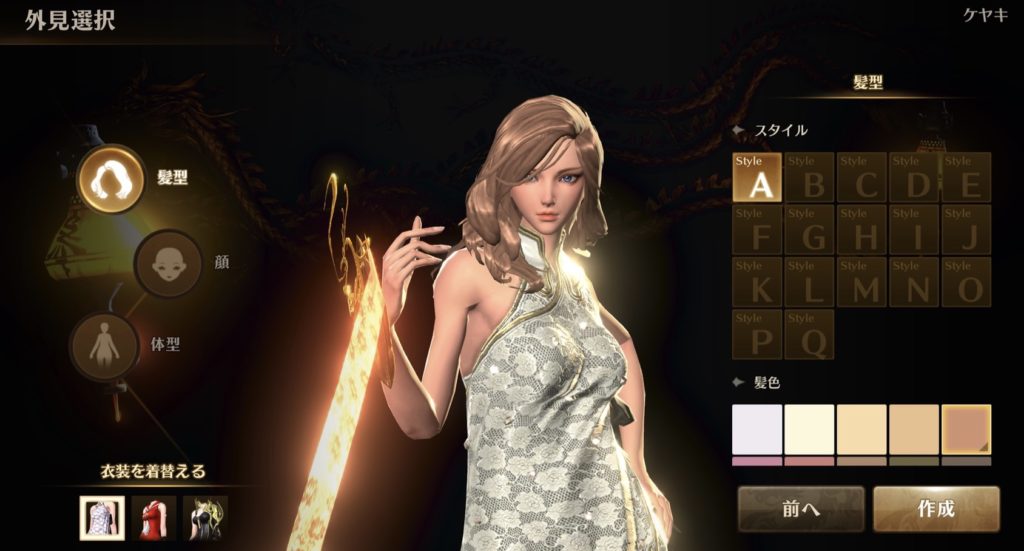Image resolution: width=1024 pixels, height=551 pixels.
Task: Select hairstyle Style E
Action: click(x=966, y=177)
